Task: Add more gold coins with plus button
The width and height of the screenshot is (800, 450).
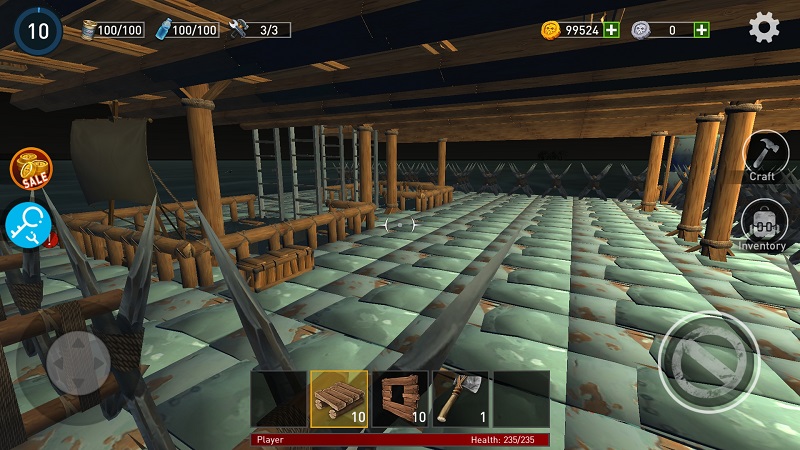Action: [x=611, y=30]
